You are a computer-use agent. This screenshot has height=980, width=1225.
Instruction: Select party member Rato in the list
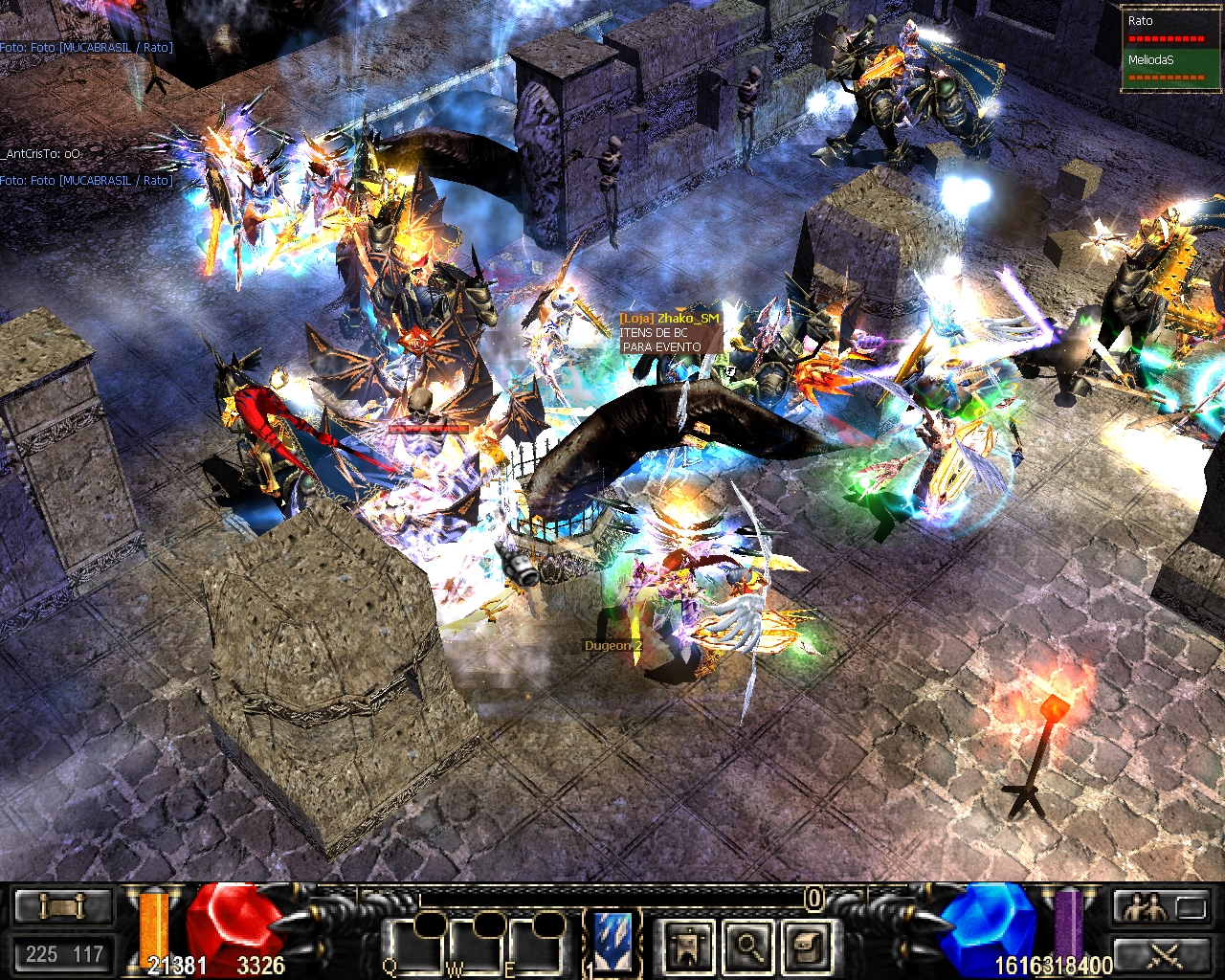pos(1168,29)
